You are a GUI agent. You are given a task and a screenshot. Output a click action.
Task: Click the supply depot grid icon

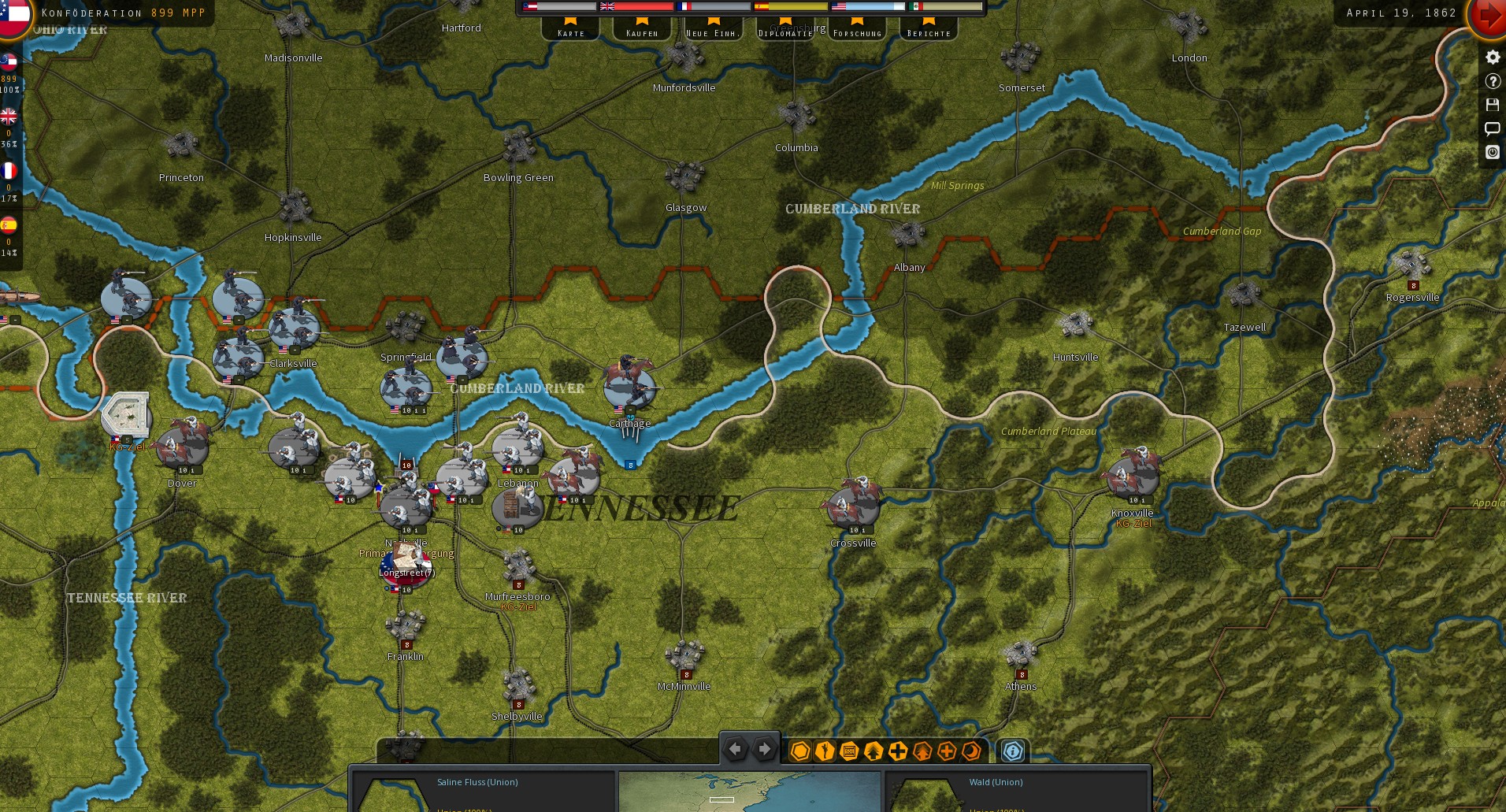[848, 751]
